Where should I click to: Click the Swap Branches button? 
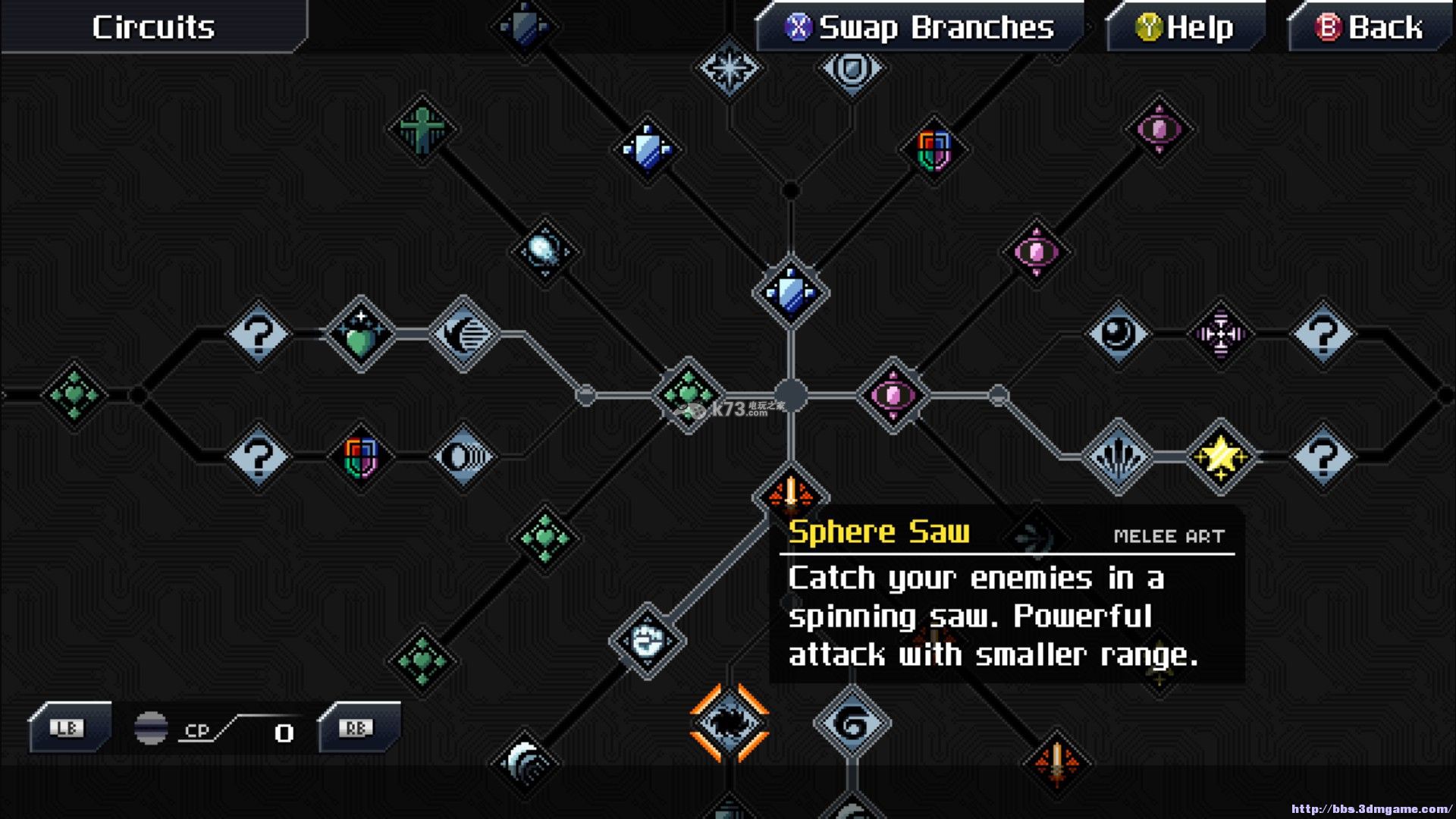[x=921, y=27]
